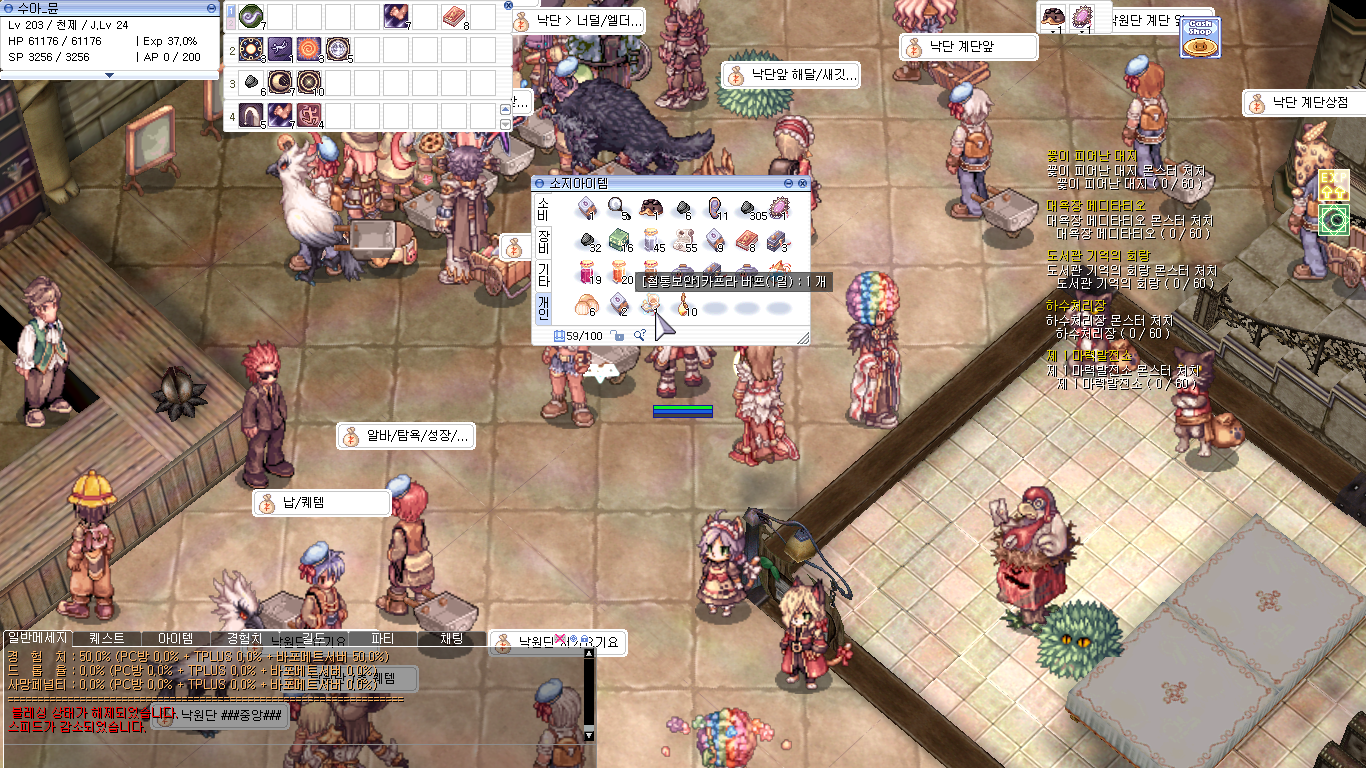Switch chat to the 퀘스트 tab
Image resolution: width=1366 pixels, height=769 pixels.
[x=107, y=638]
